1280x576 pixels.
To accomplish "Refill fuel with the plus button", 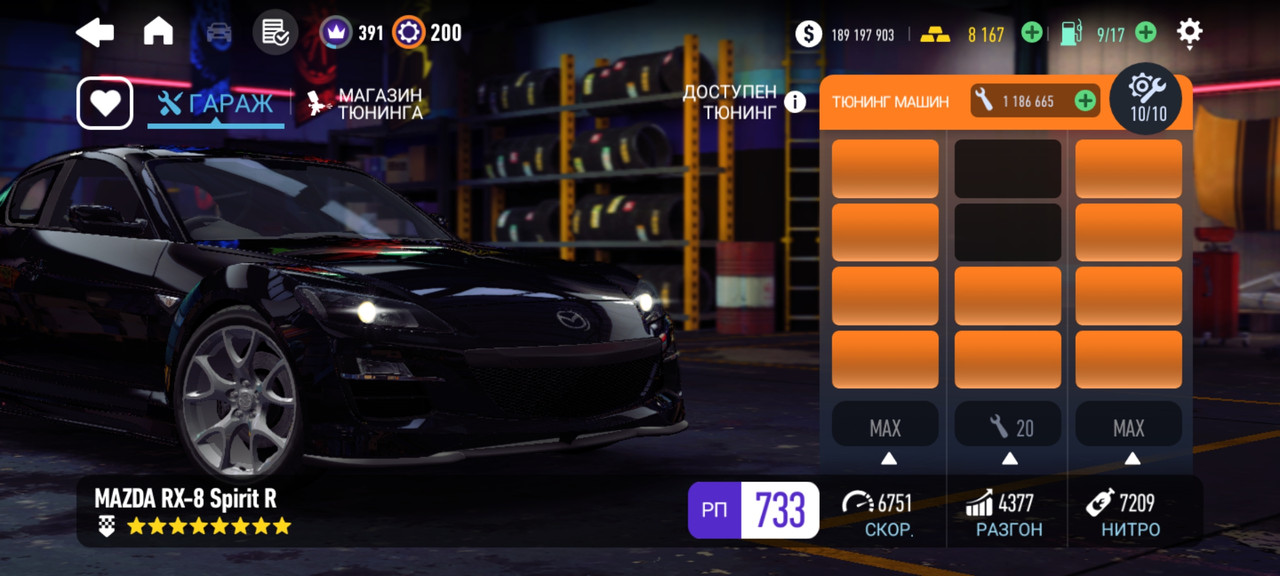I will tap(1146, 33).
